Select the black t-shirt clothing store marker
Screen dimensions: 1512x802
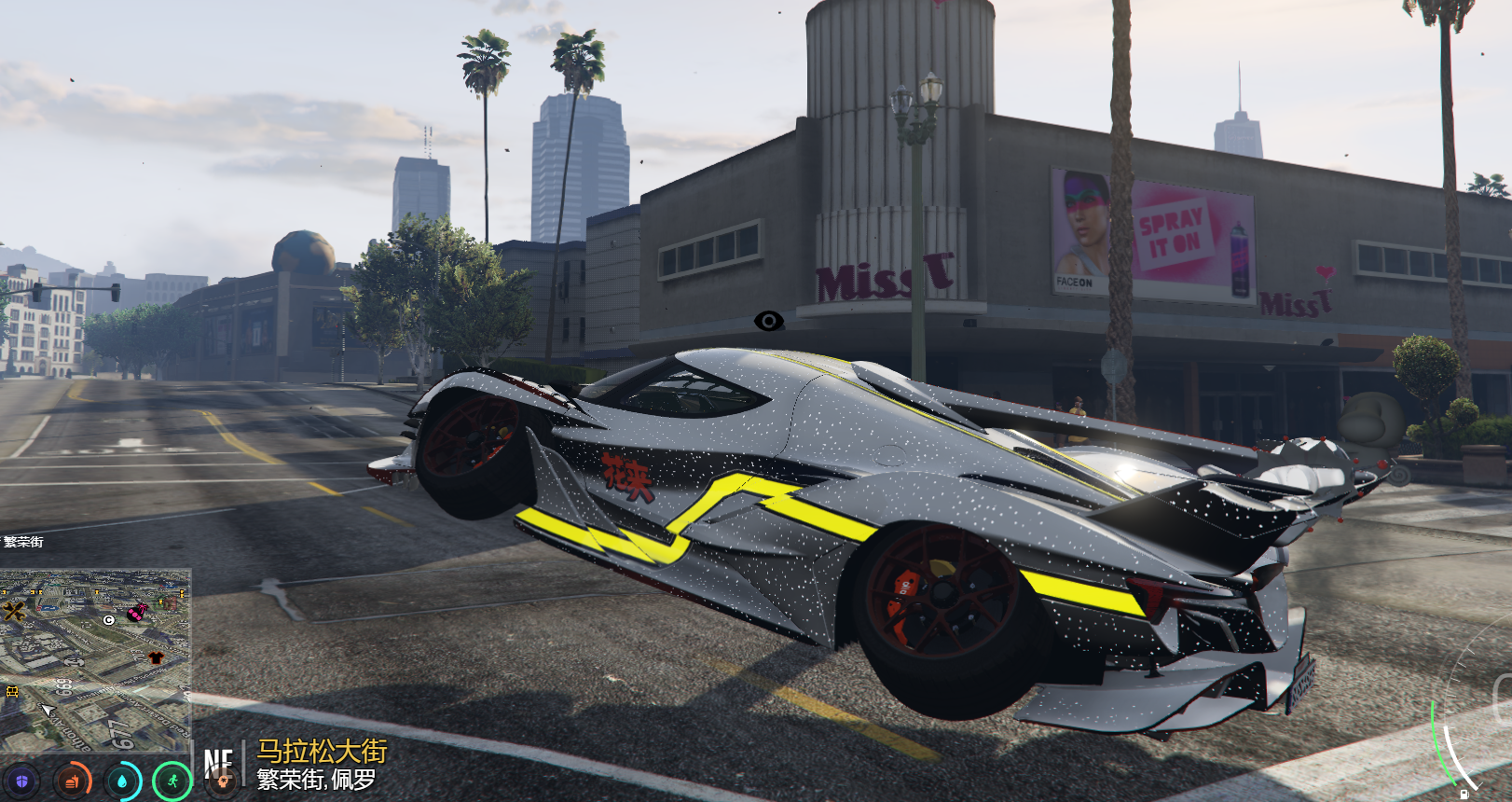pyautogui.click(x=155, y=658)
